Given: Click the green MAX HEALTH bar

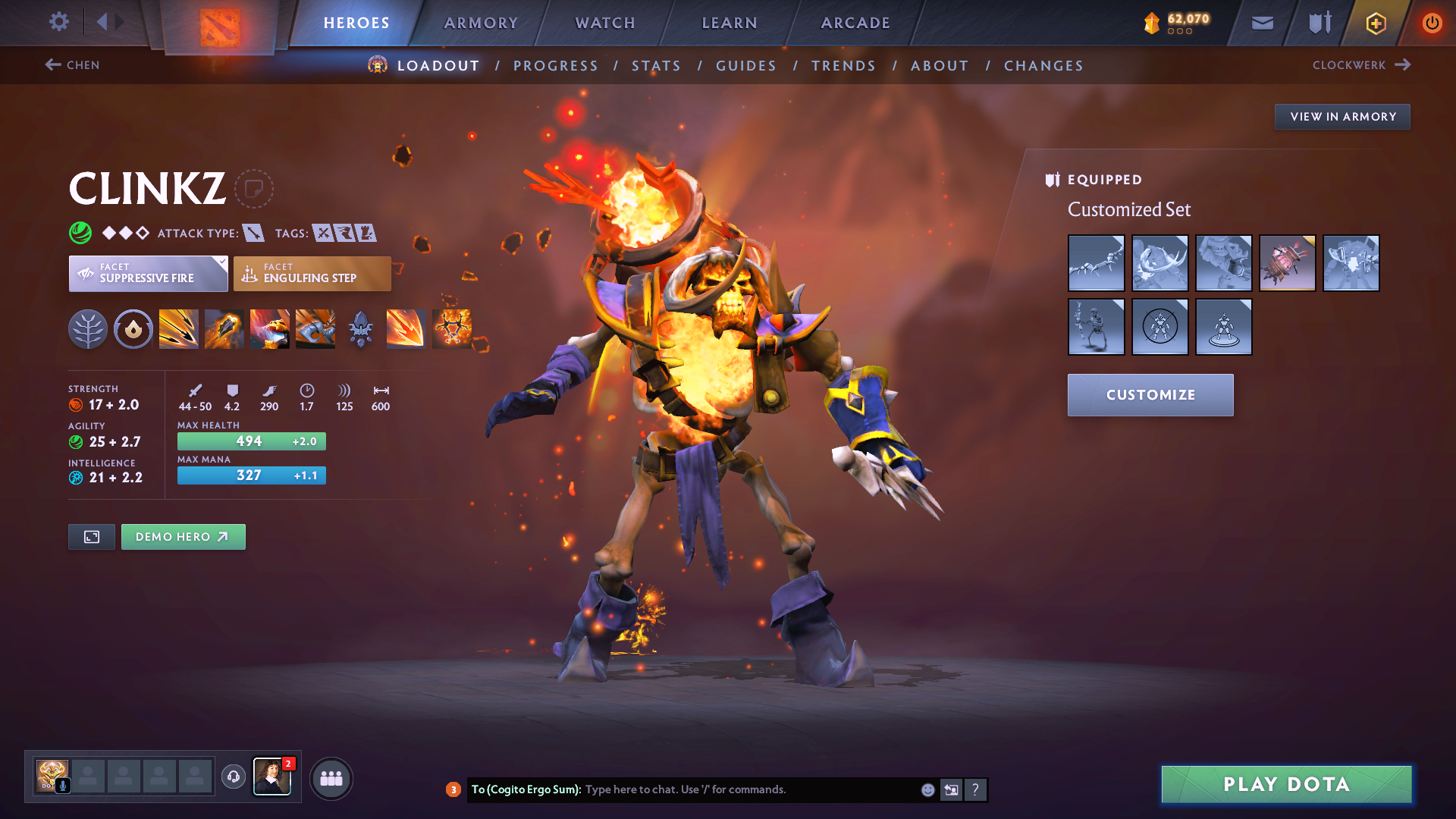Looking at the screenshot, I should tap(251, 441).
